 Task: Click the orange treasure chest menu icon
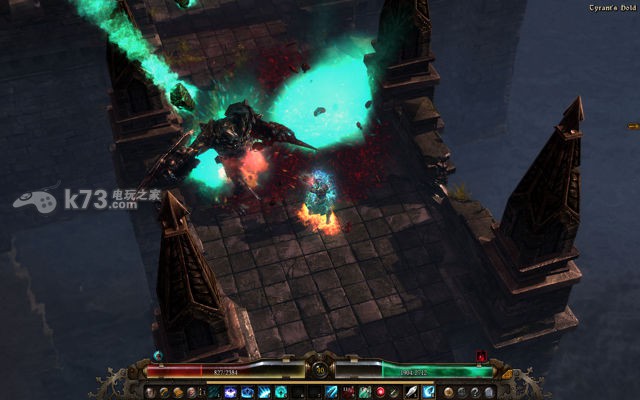click(178, 391)
